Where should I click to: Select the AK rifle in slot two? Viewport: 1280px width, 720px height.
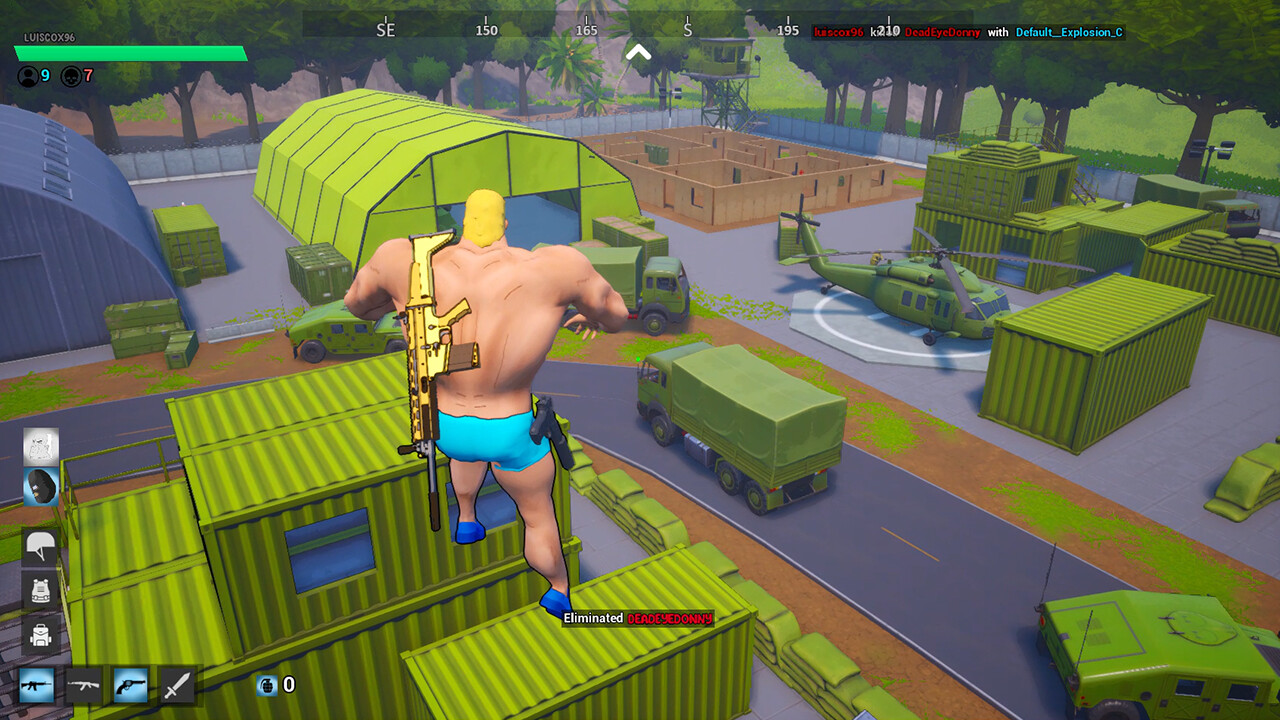pos(84,687)
